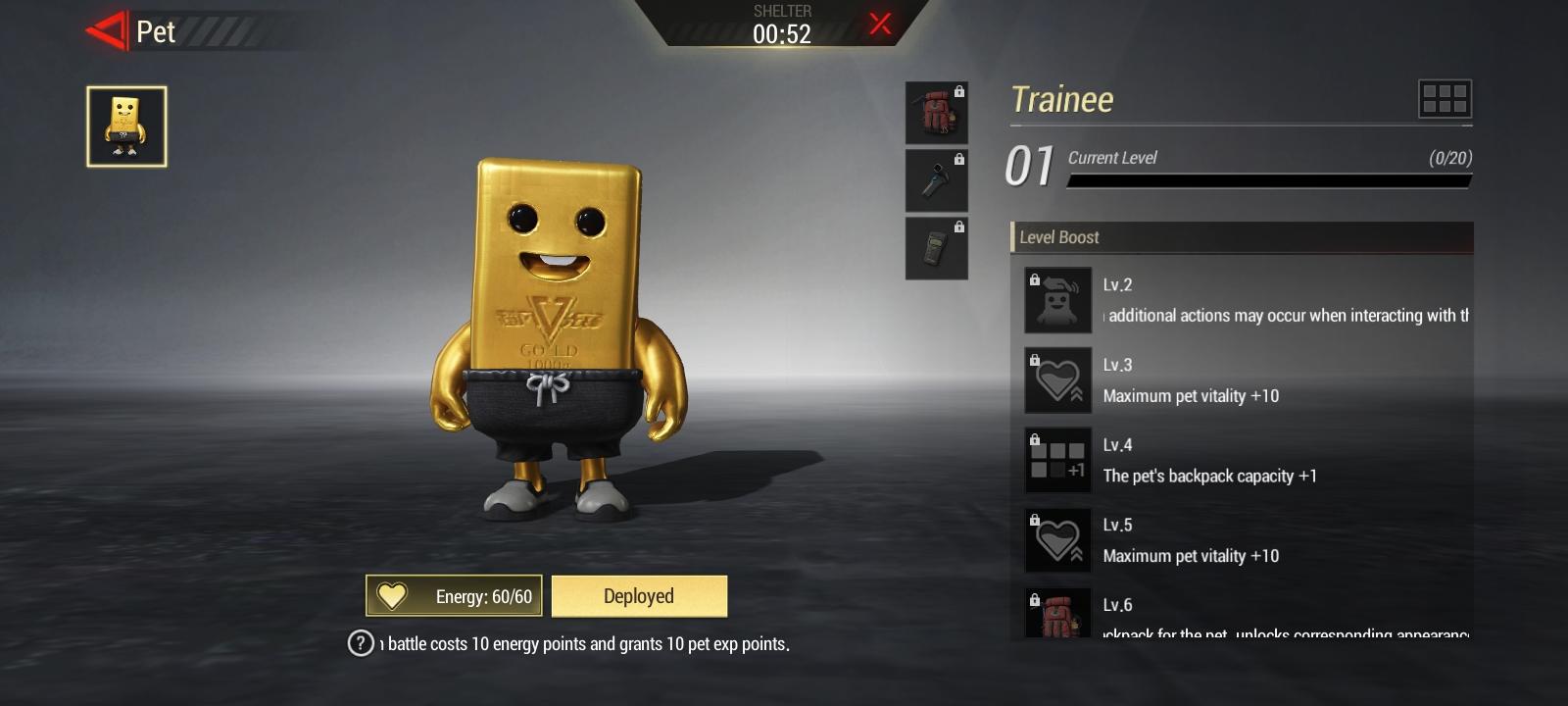Image resolution: width=1568 pixels, height=706 pixels.
Task: Open the grid view icon next to Trainee
Action: [1444, 98]
